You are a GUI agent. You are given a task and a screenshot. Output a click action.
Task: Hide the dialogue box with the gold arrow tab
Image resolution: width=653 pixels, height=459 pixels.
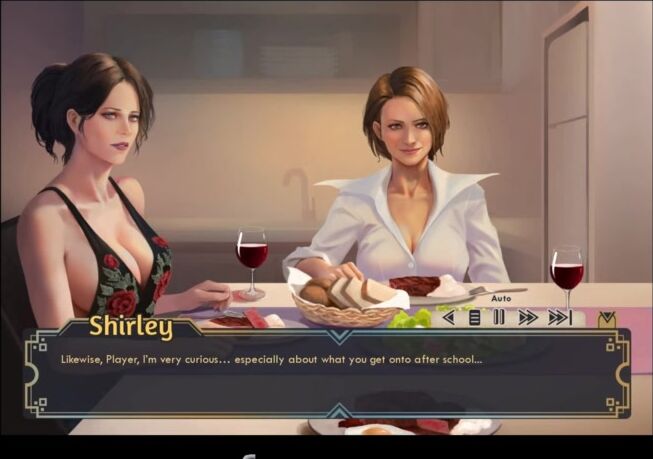(606, 319)
